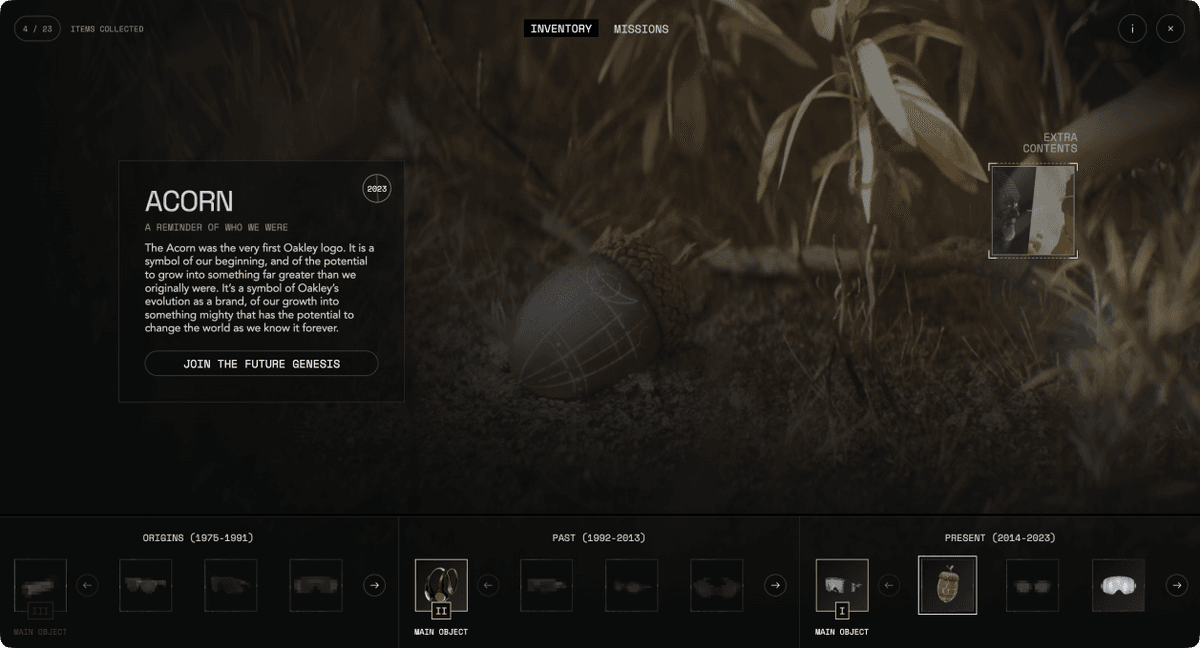Select the Inventory tab

point(561,29)
